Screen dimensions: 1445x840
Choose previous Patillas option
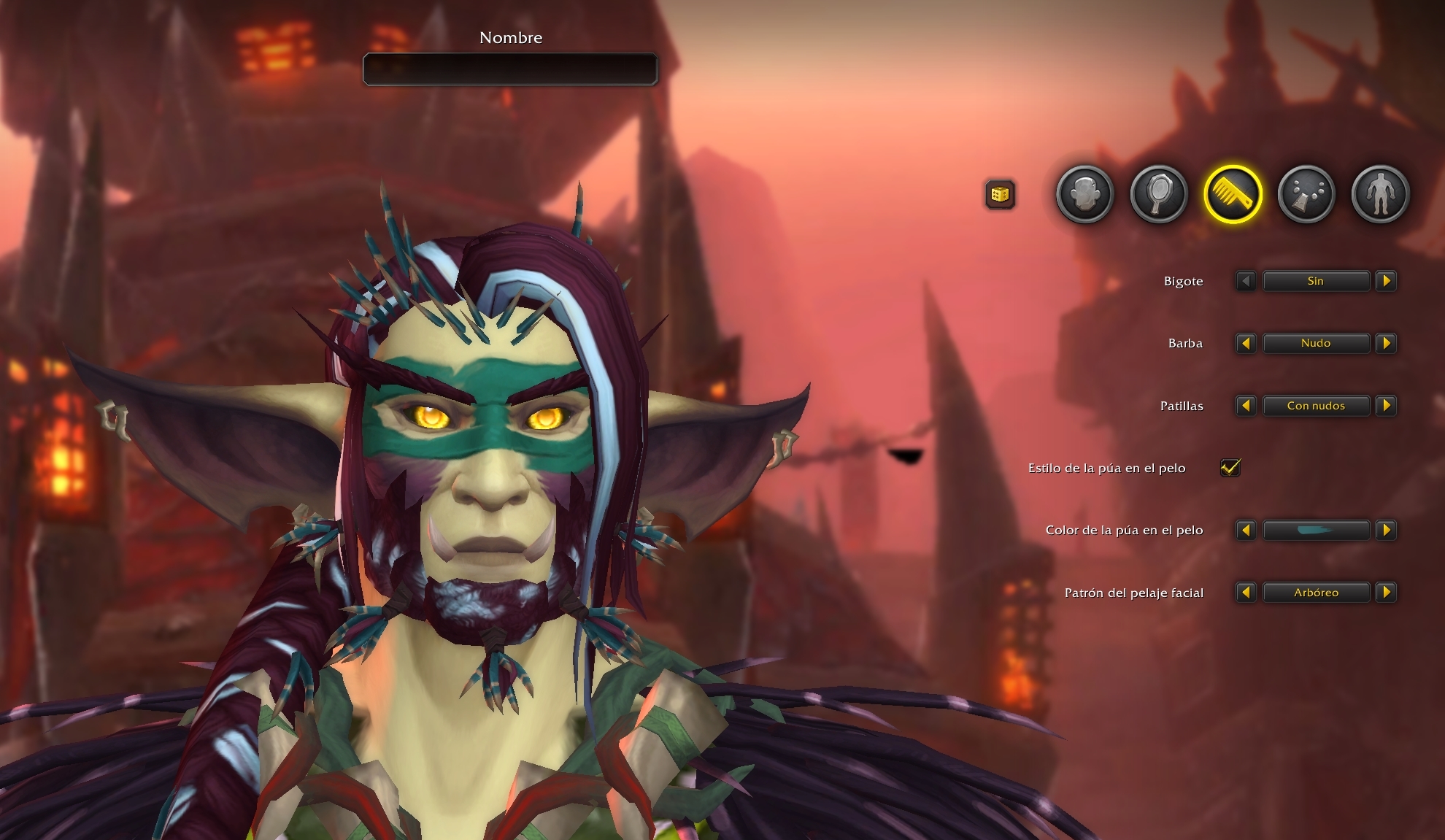click(1246, 406)
